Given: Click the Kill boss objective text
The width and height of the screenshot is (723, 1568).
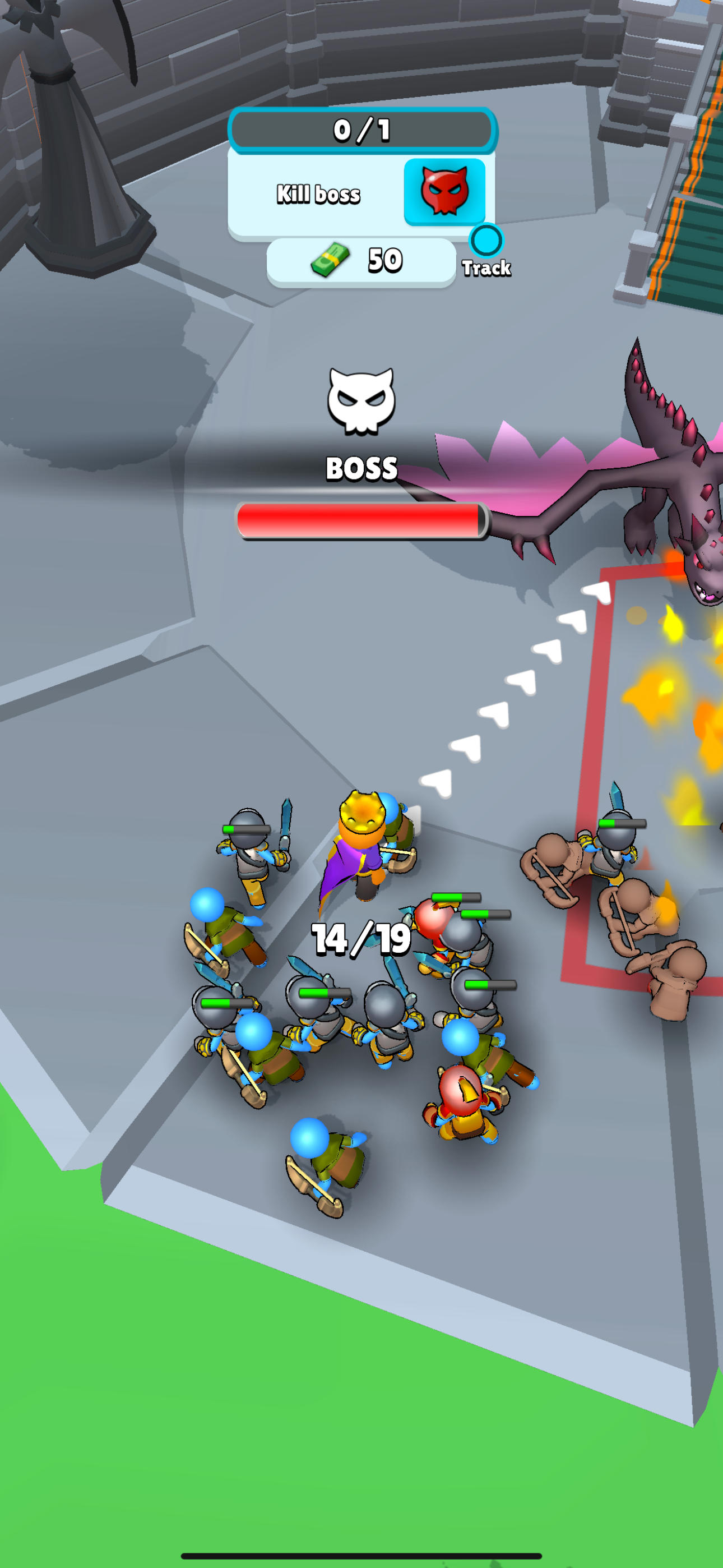Looking at the screenshot, I should [x=319, y=193].
